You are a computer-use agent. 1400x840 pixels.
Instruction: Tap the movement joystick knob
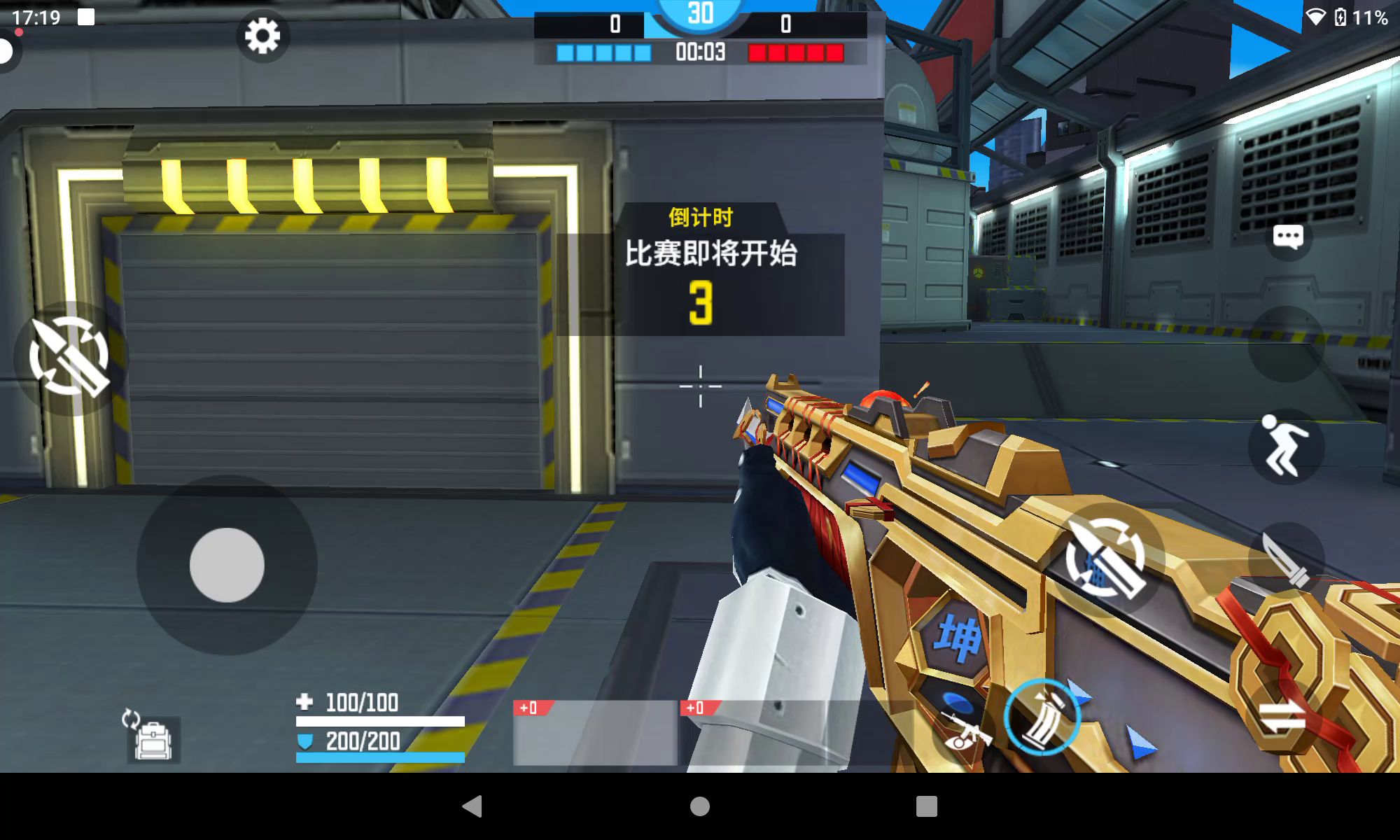click(x=227, y=565)
